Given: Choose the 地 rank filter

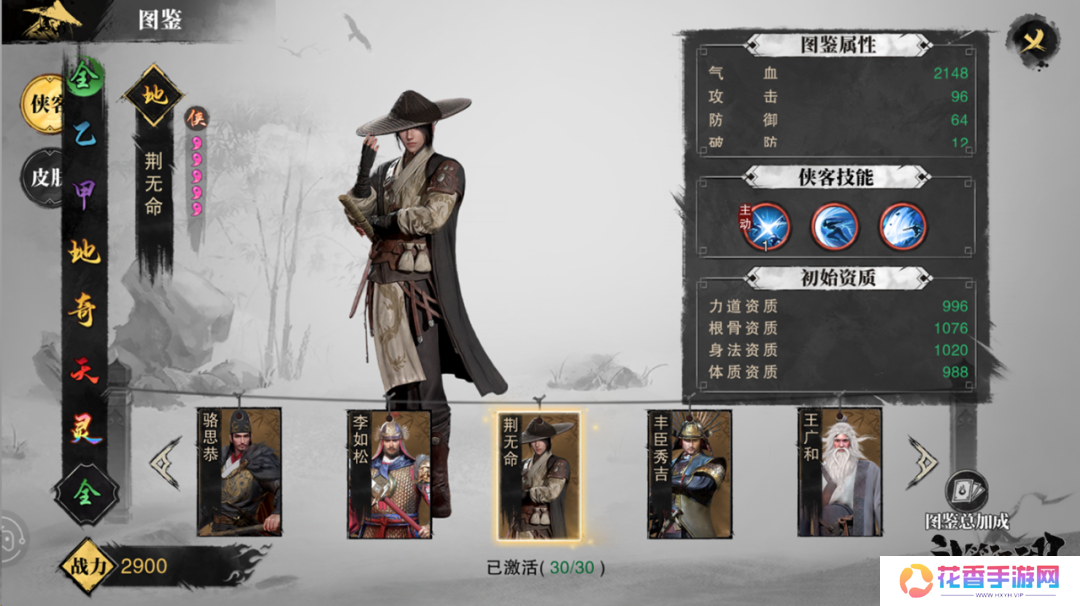Looking at the screenshot, I should click(x=84, y=252).
